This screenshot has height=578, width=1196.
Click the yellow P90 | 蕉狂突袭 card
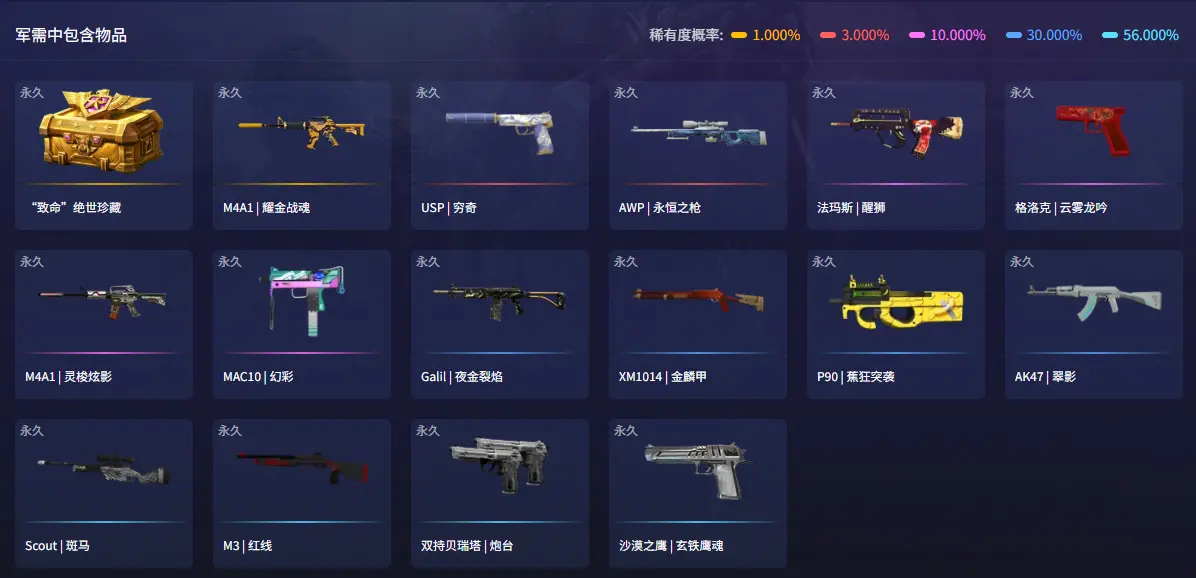click(x=895, y=324)
